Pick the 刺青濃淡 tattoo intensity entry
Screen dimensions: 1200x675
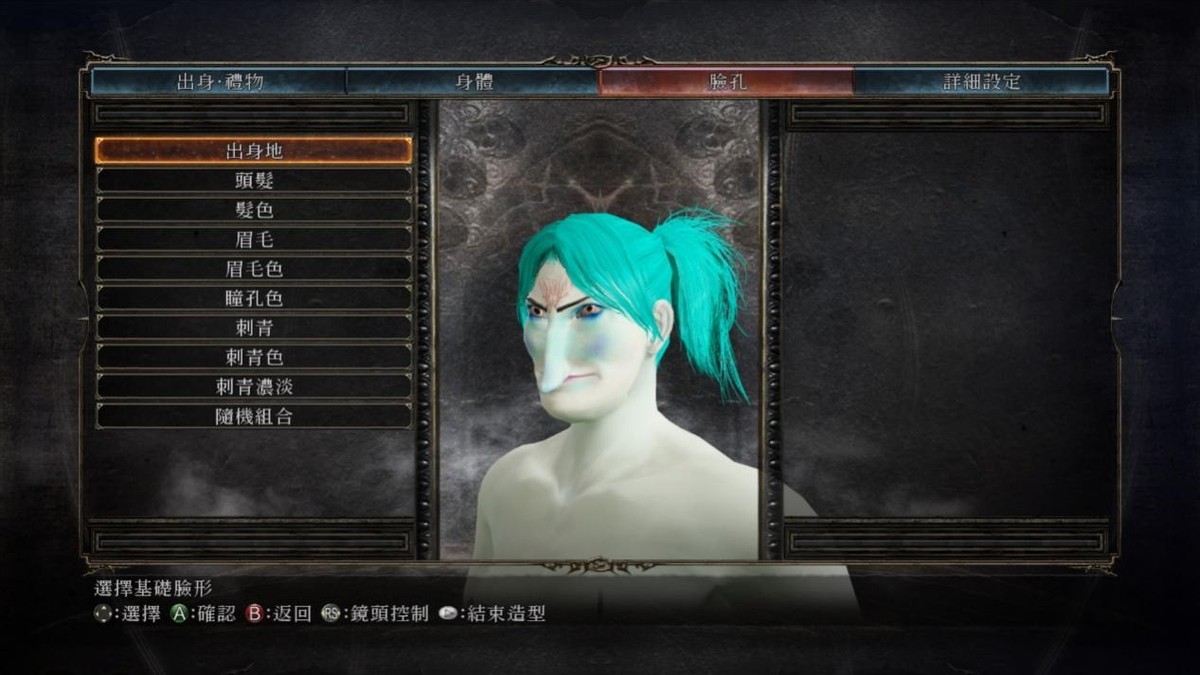coord(254,387)
